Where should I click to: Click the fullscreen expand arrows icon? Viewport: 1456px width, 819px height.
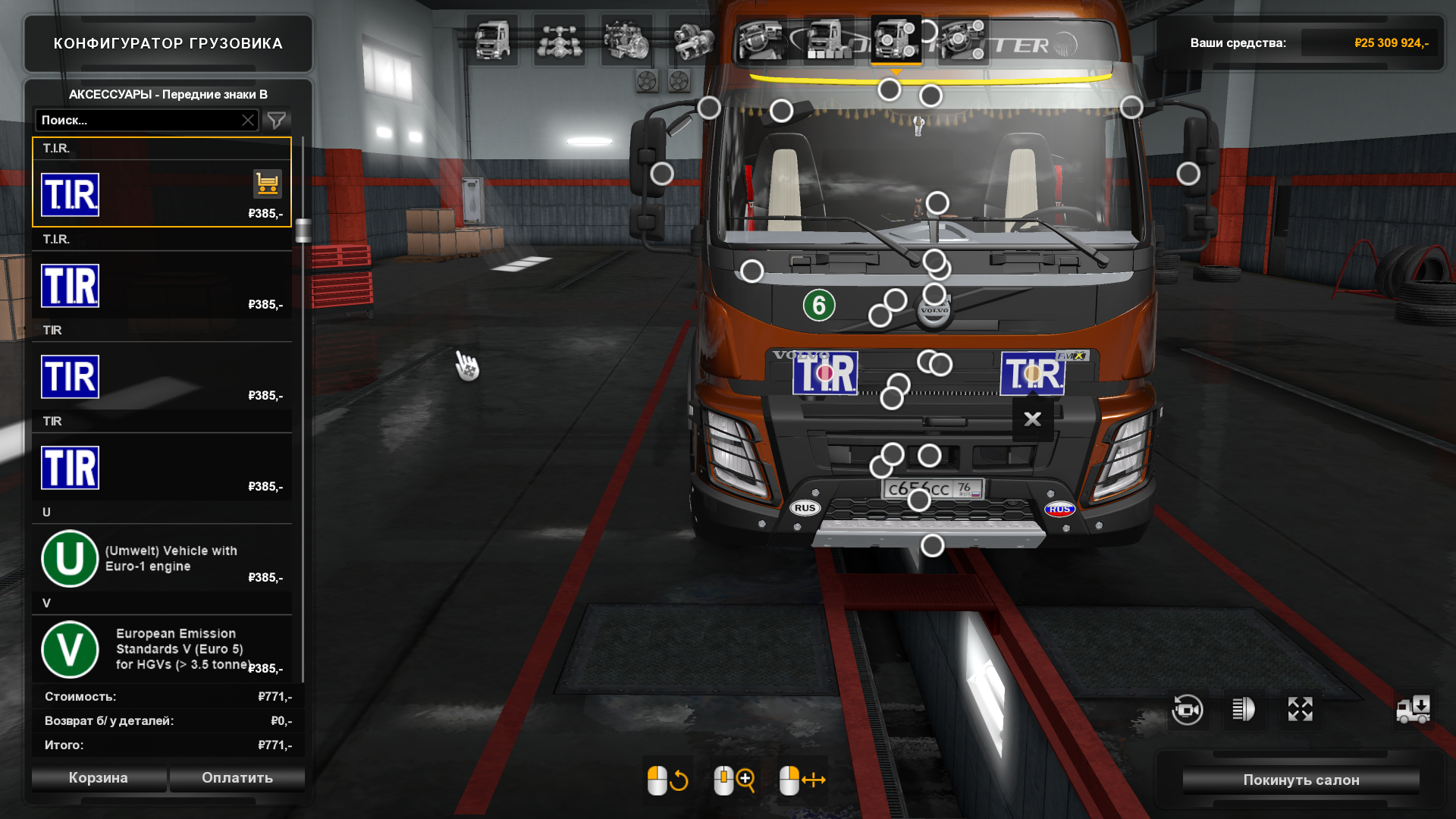(x=1300, y=710)
